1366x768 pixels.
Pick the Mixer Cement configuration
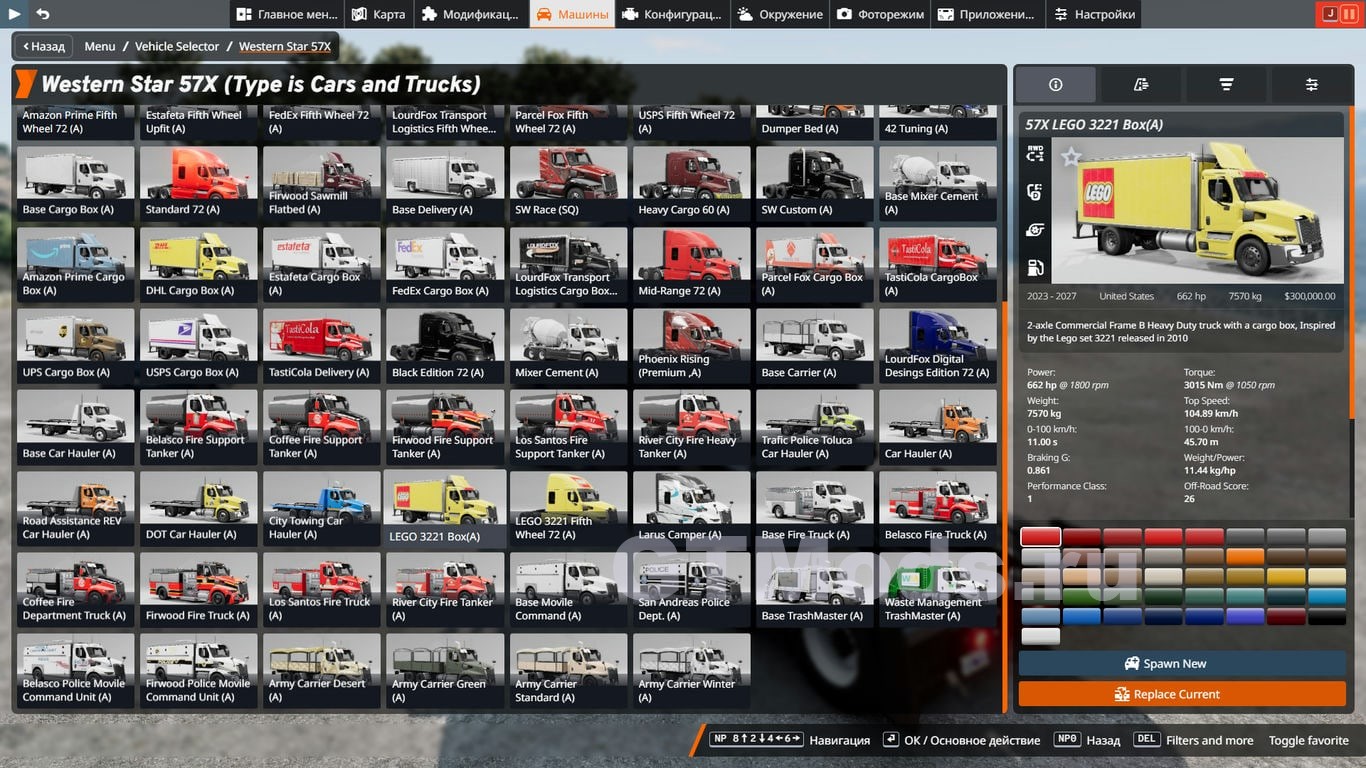click(x=568, y=345)
